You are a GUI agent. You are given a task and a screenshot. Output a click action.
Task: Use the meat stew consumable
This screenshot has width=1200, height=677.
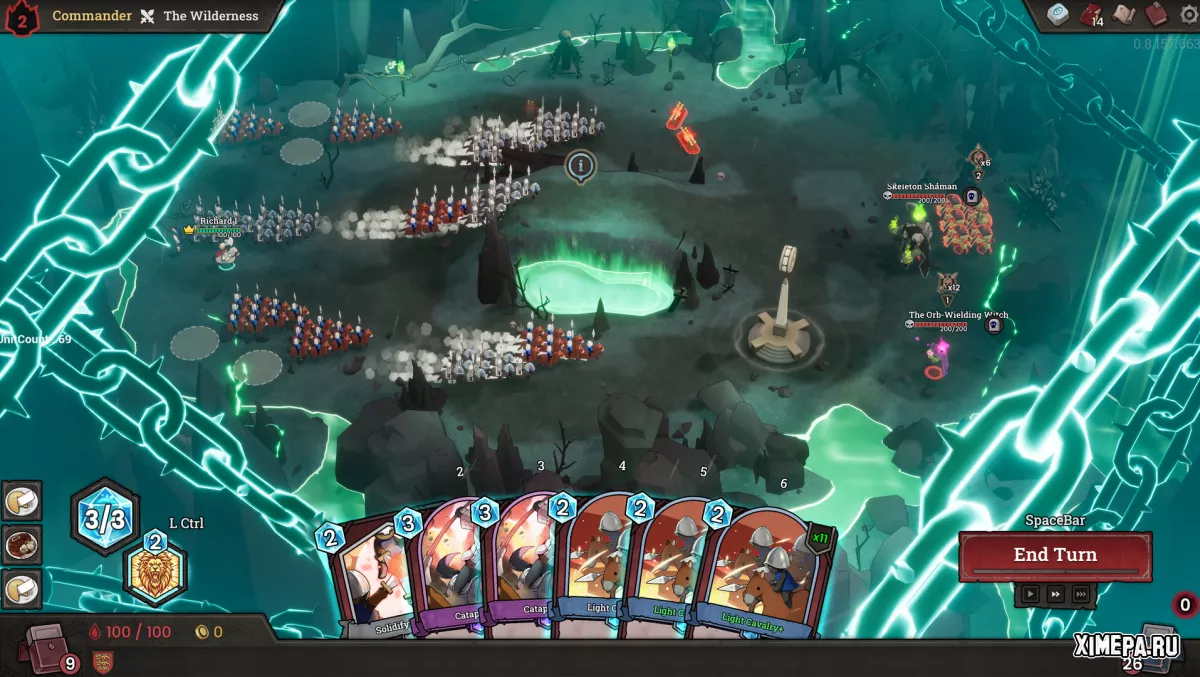tap(21, 544)
